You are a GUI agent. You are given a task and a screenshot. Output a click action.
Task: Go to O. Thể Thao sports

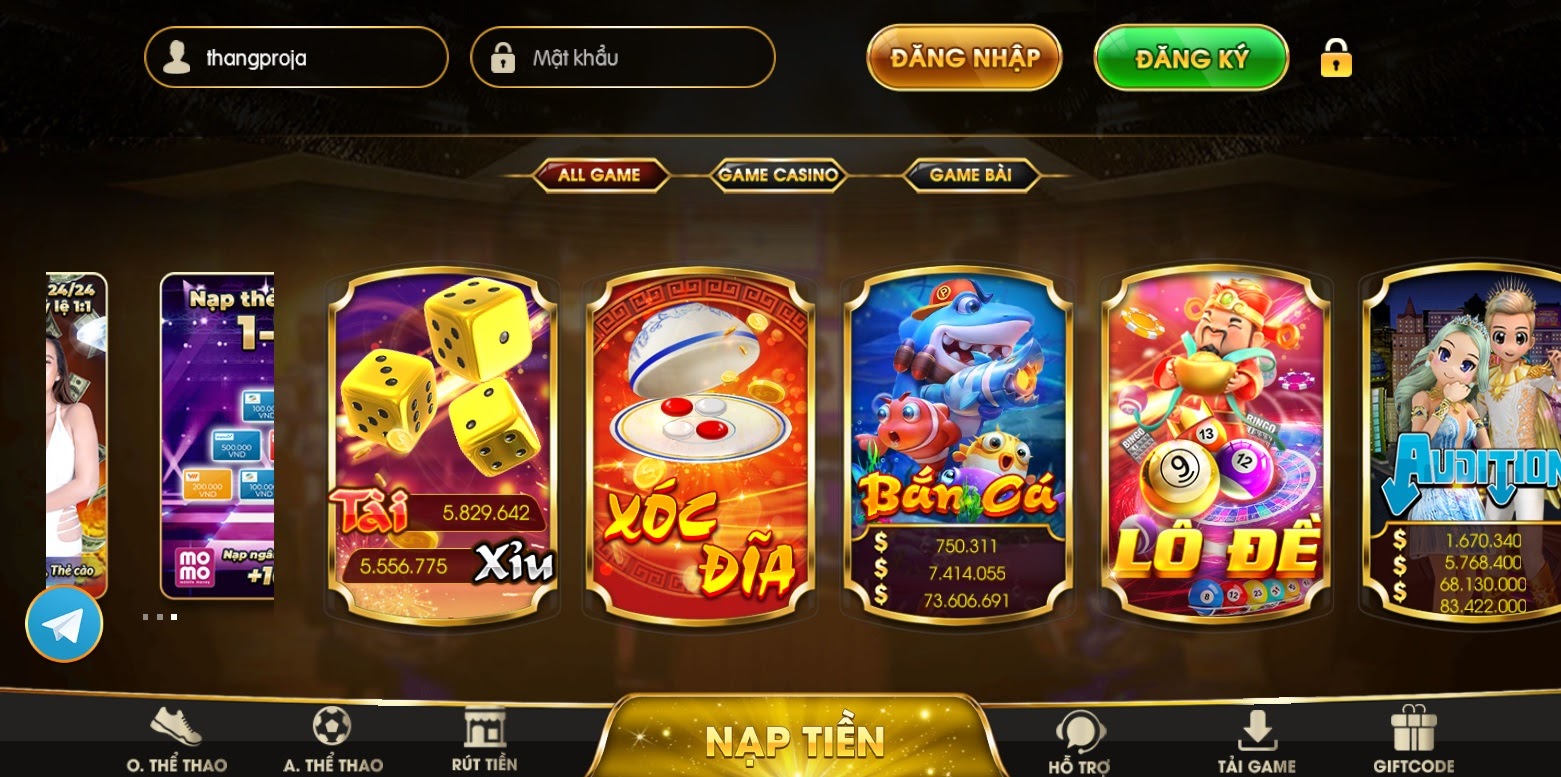[176, 741]
